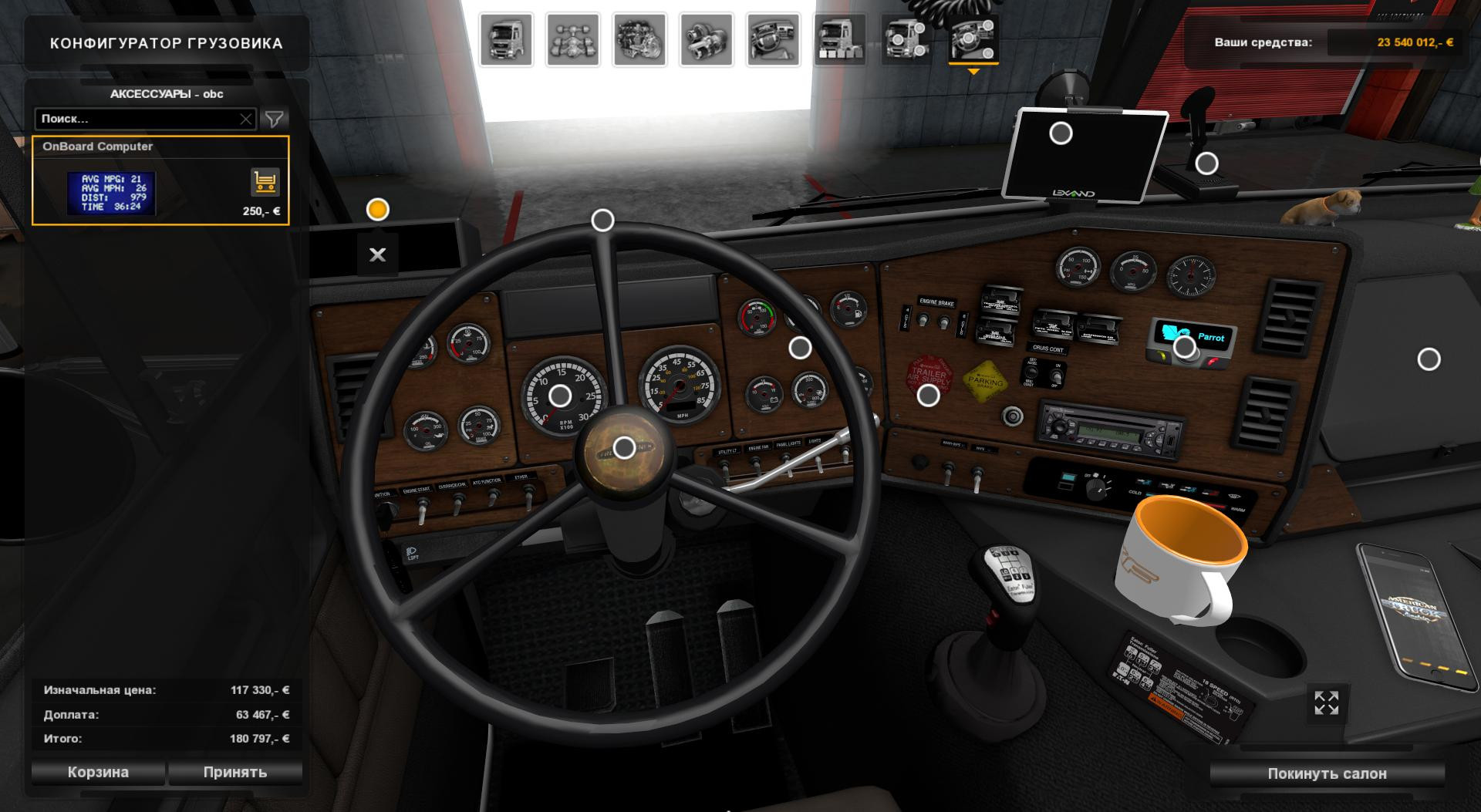Open the engine selection tab
Viewport: 1481px width, 812px height.
click(639, 40)
